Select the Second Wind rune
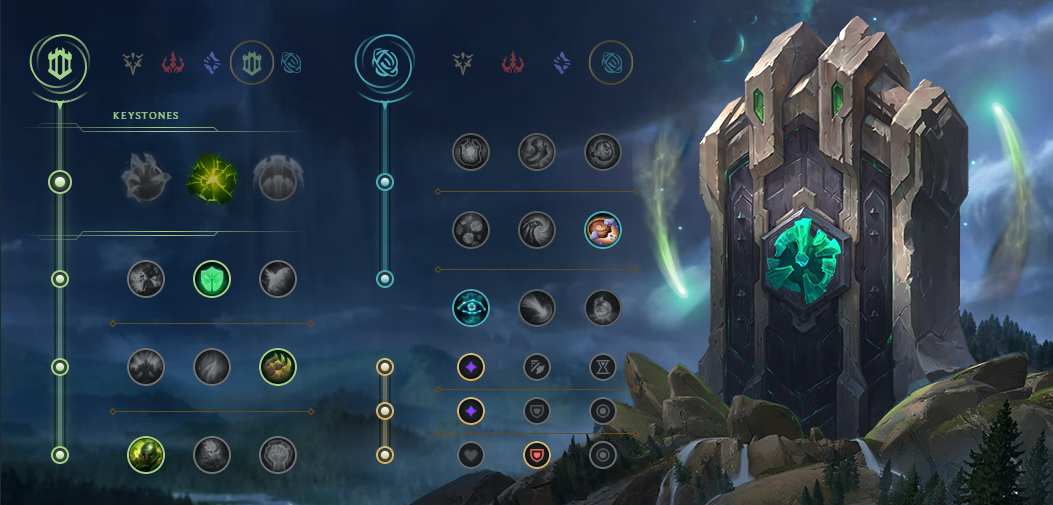Viewport: 1053px width, 505px height. pyautogui.click(x=212, y=367)
